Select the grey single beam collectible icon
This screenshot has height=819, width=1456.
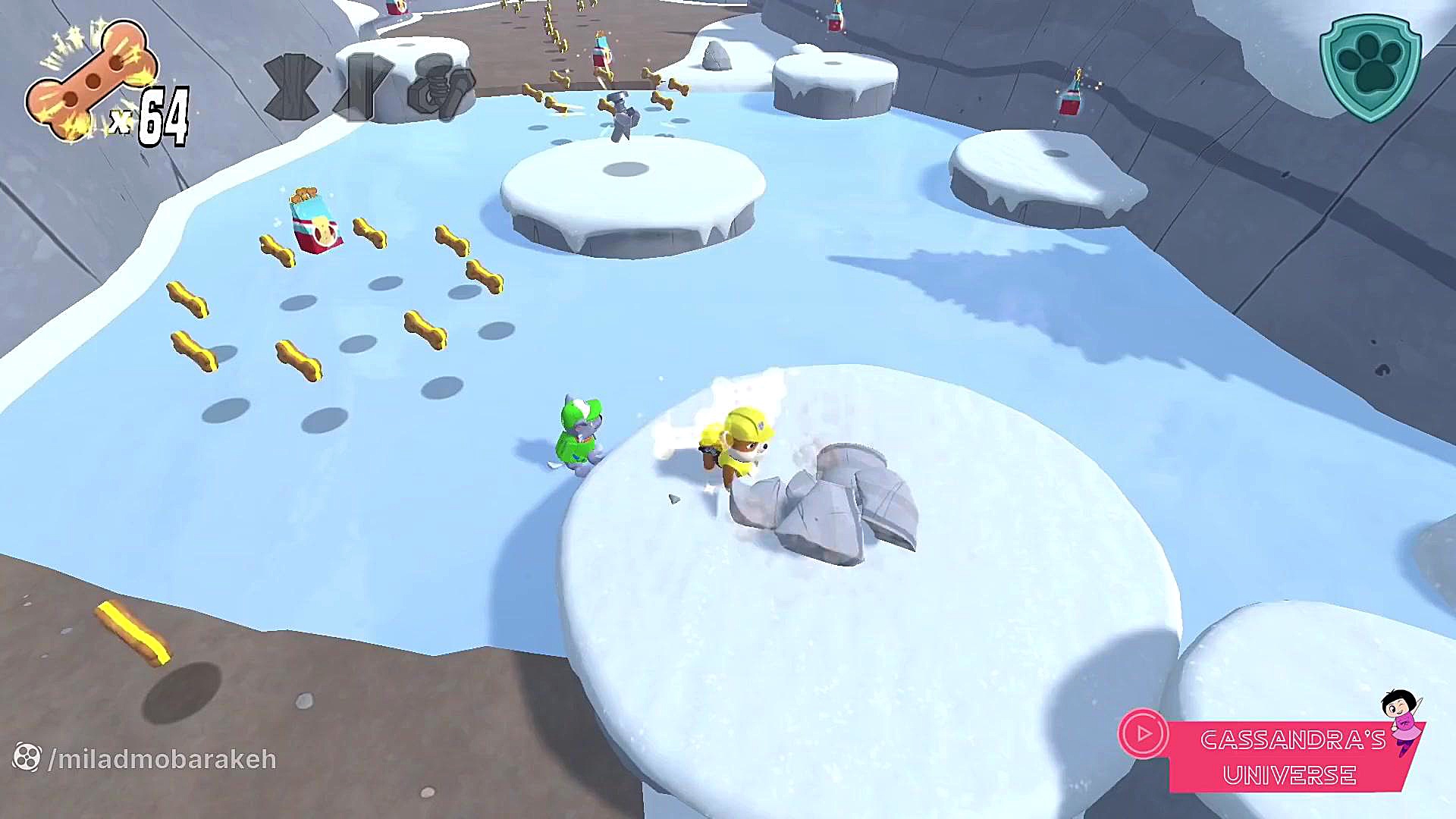[365, 86]
